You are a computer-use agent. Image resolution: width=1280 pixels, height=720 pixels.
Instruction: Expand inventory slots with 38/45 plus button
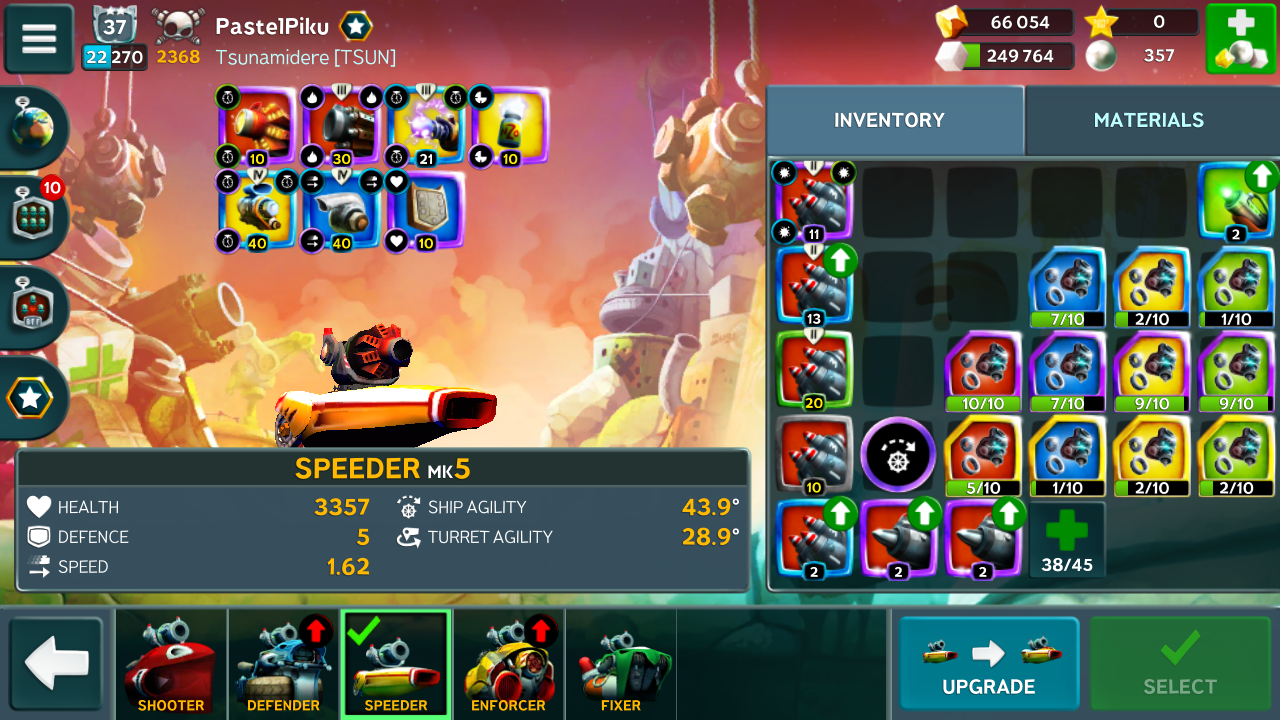tap(1067, 539)
